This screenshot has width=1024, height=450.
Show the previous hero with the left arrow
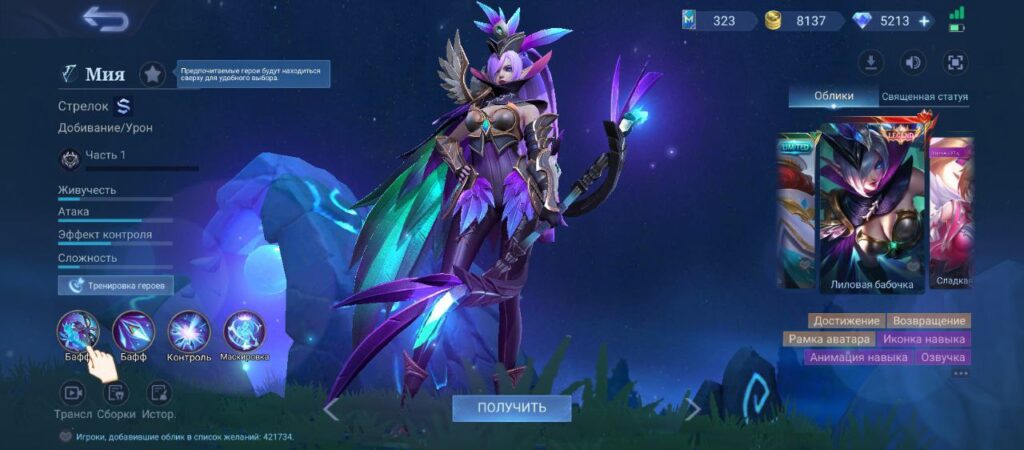tap(331, 408)
